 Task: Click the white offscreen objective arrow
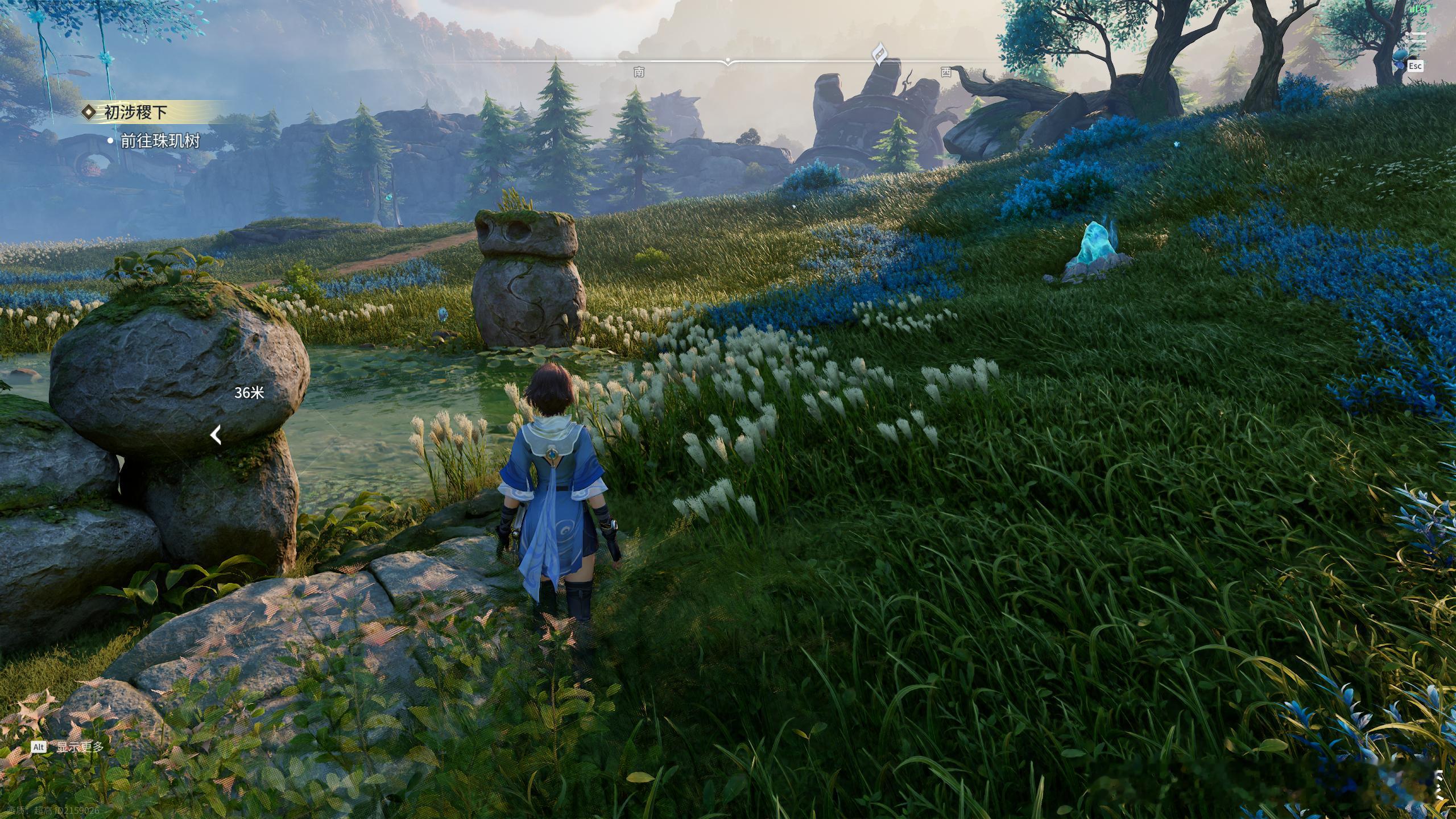pos(216,435)
